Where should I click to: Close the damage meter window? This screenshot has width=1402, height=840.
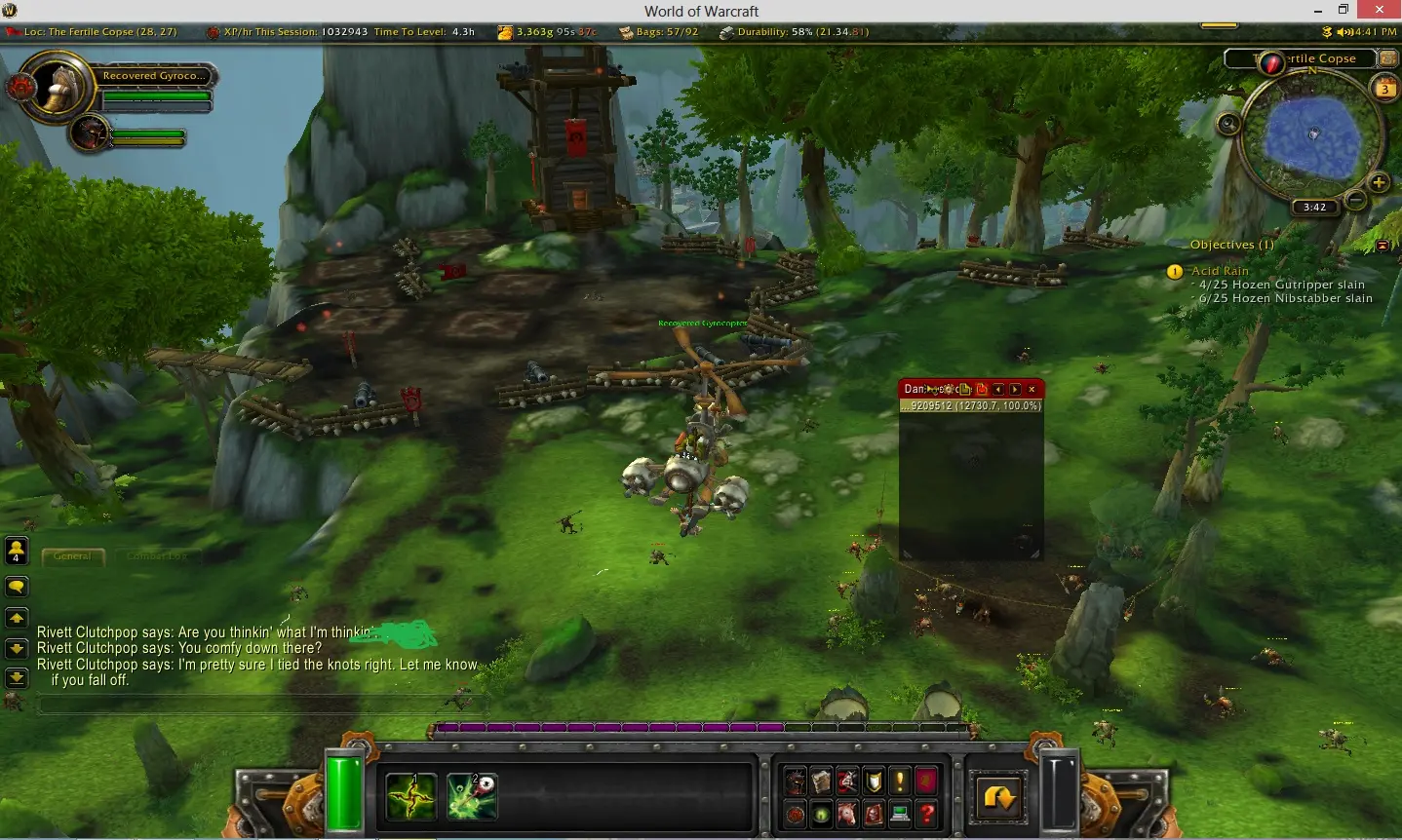(x=1032, y=389)
